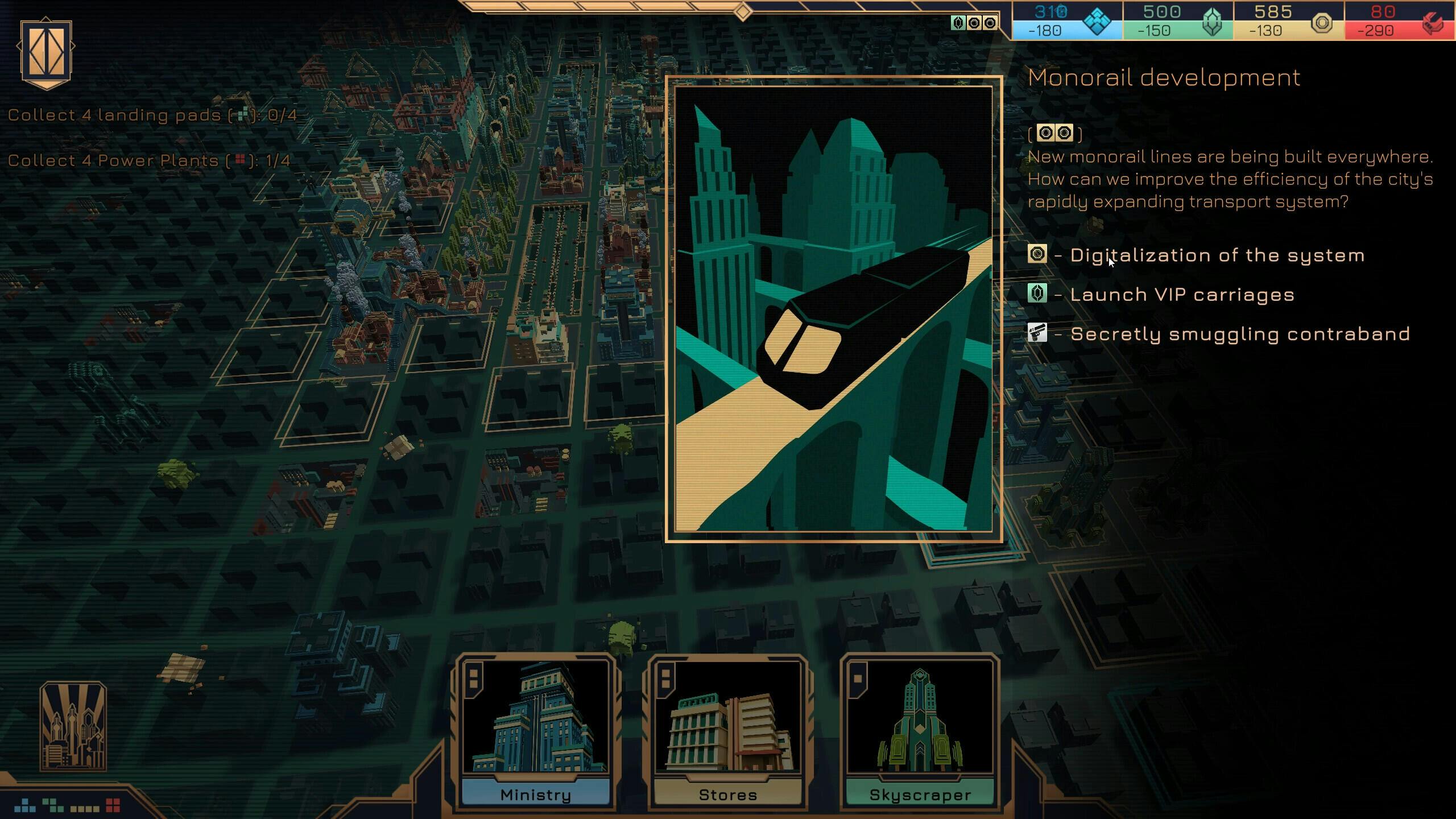Select the Power Plants objective

tap(149, 161)
